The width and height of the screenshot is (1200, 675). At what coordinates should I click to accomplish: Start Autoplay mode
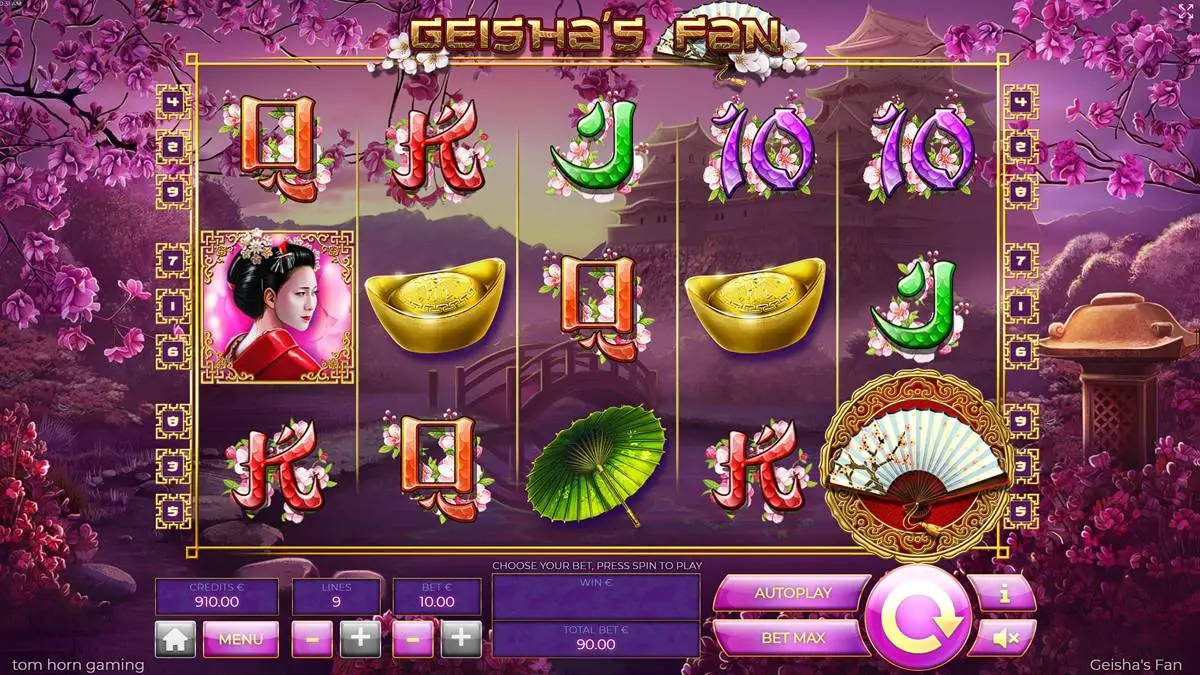(x=792, y=593)
